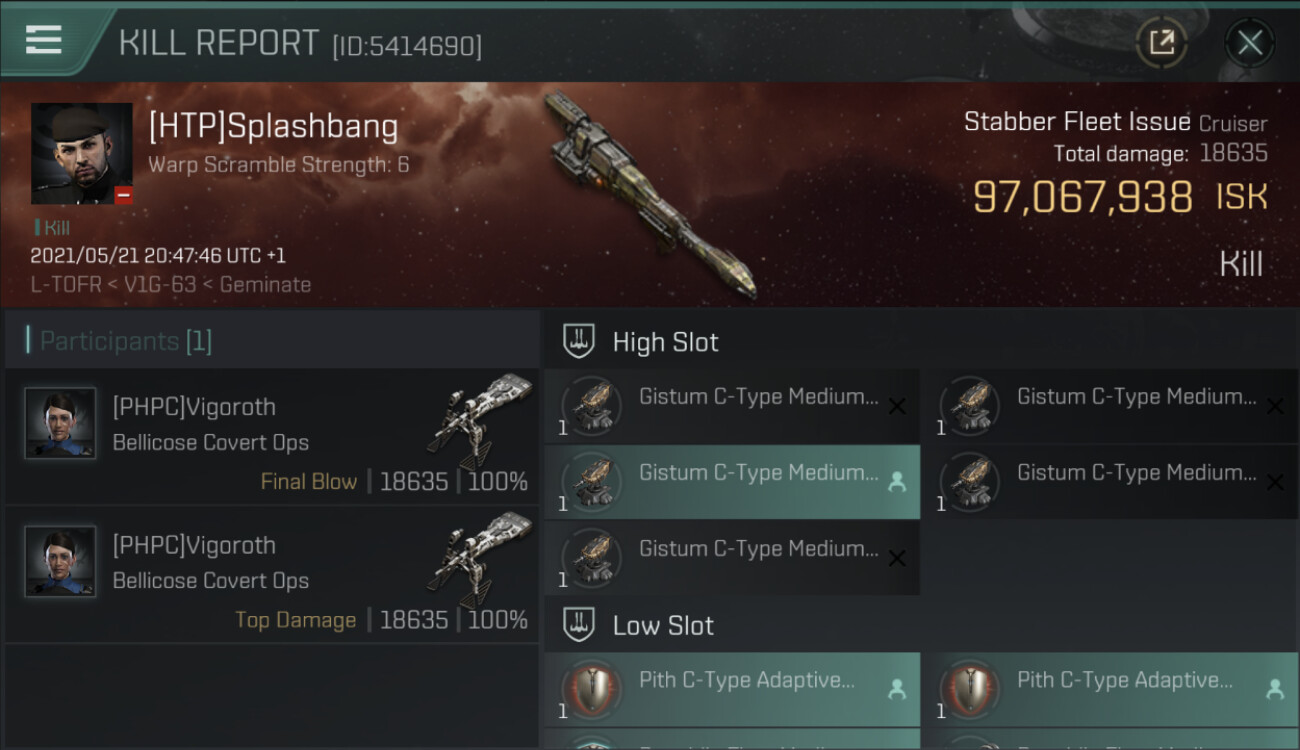Image resolution: width=1300 pixels, height=750 pixels.
Task: Select the highlighted Gistum C-Type Medium module
Action: point(732,482)
